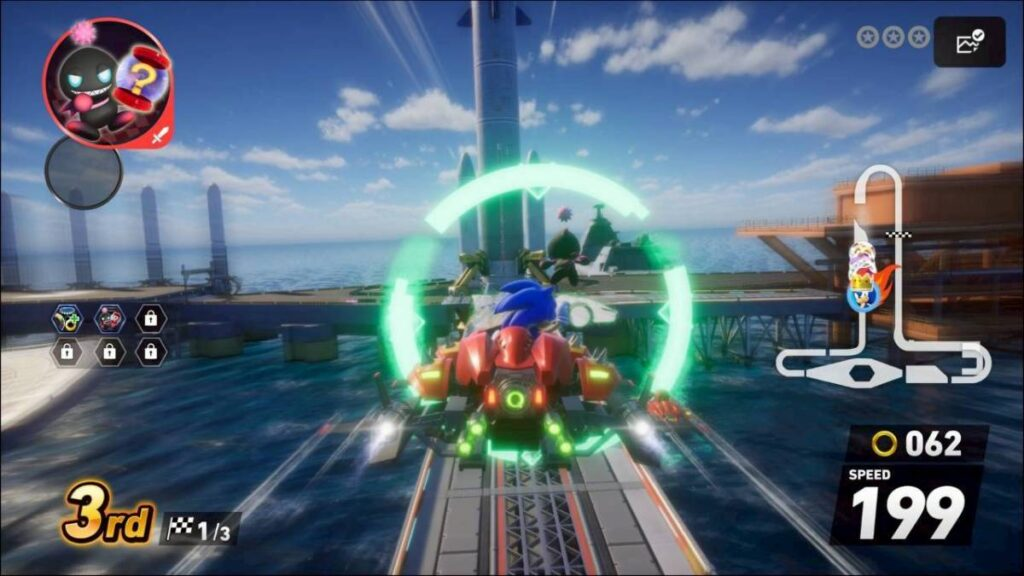Image resolution: width=1024 pixels, height=576 pixels.
Task: Select the red gadget hexagon icon
Action: click(108, 319)
